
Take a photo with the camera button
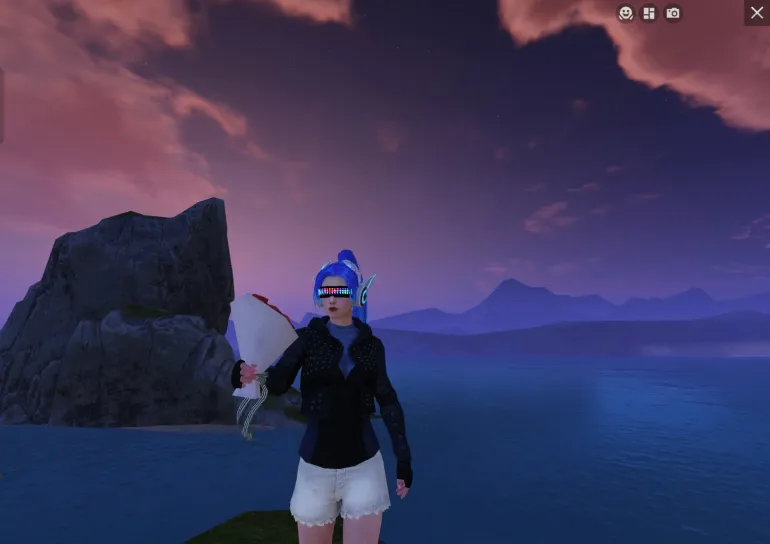673,13
